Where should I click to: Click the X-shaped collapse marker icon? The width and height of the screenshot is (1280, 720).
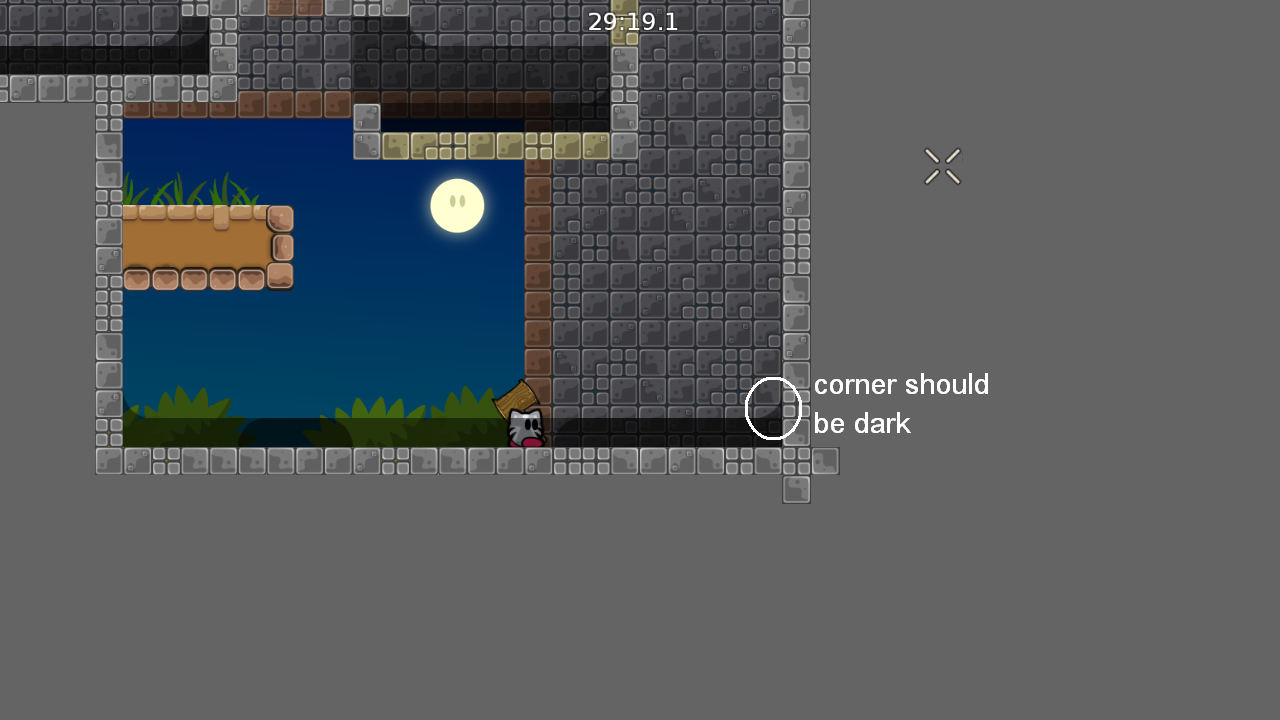941,166
